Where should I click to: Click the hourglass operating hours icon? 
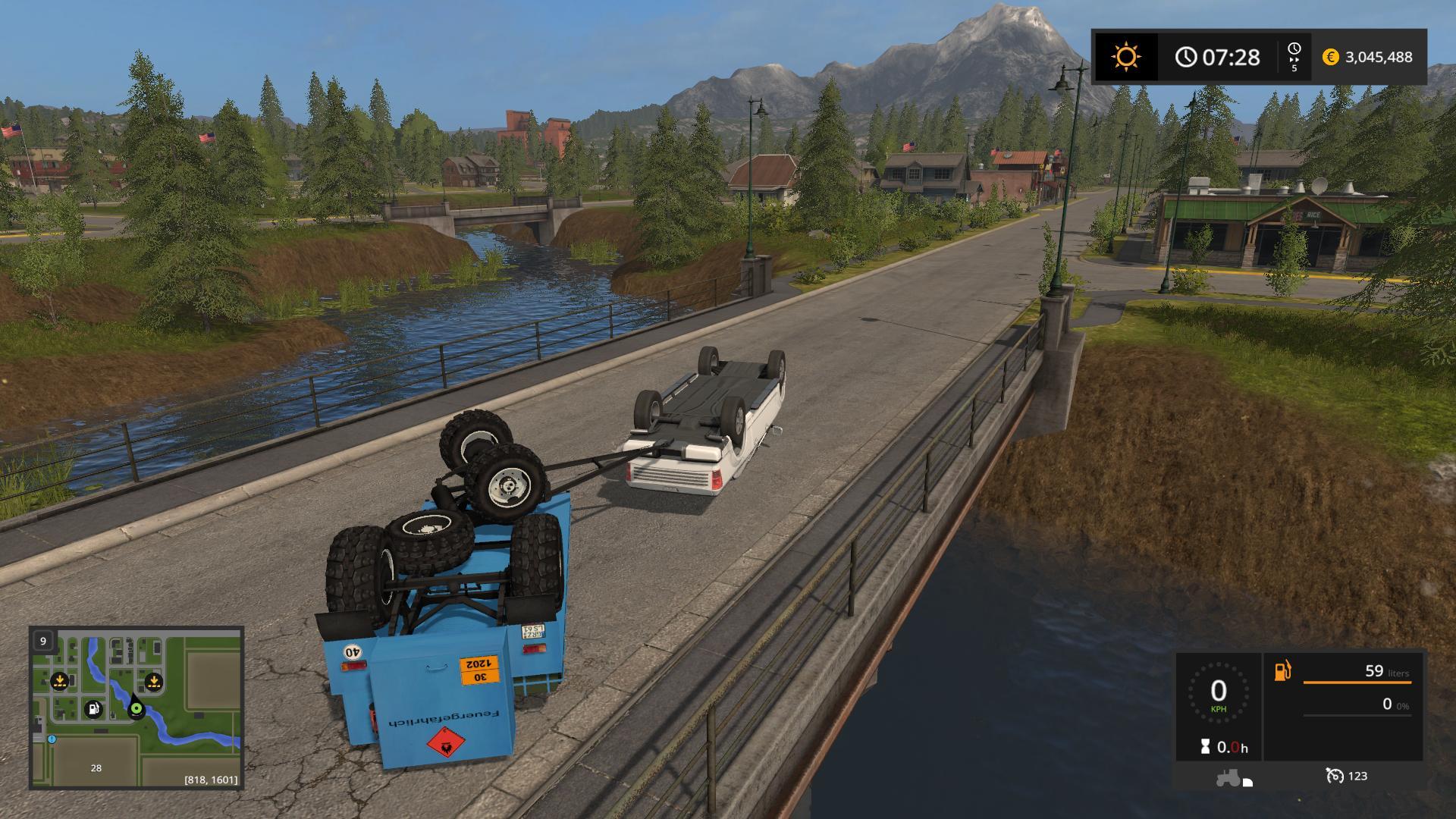(1205, 748)
